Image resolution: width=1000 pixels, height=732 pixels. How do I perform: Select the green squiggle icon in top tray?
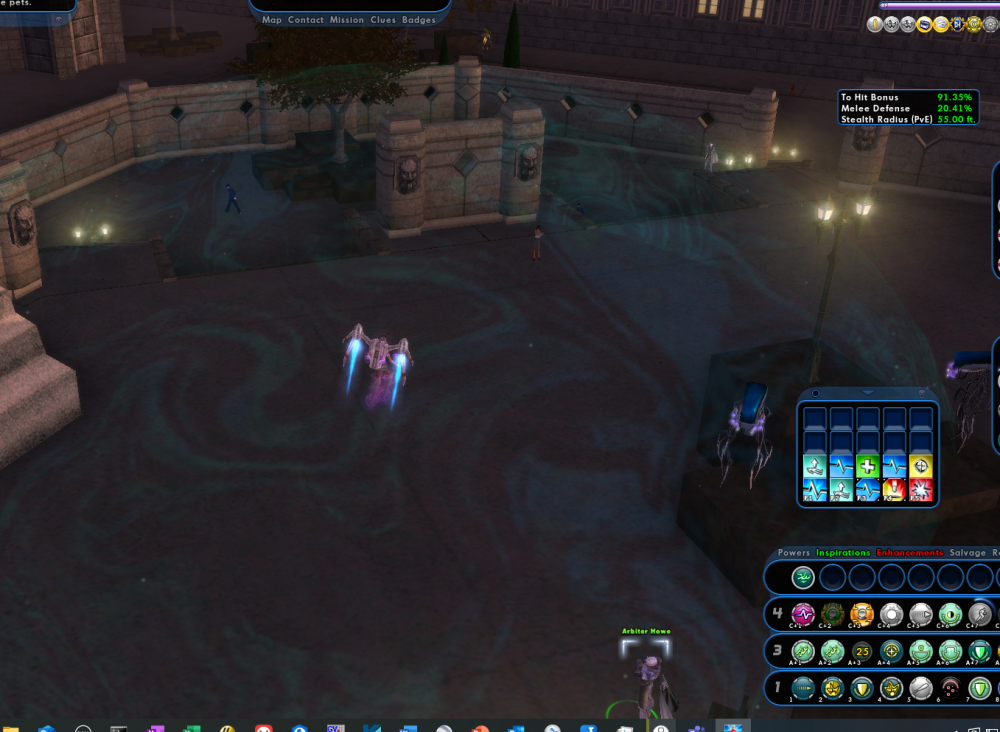point(802,577)
